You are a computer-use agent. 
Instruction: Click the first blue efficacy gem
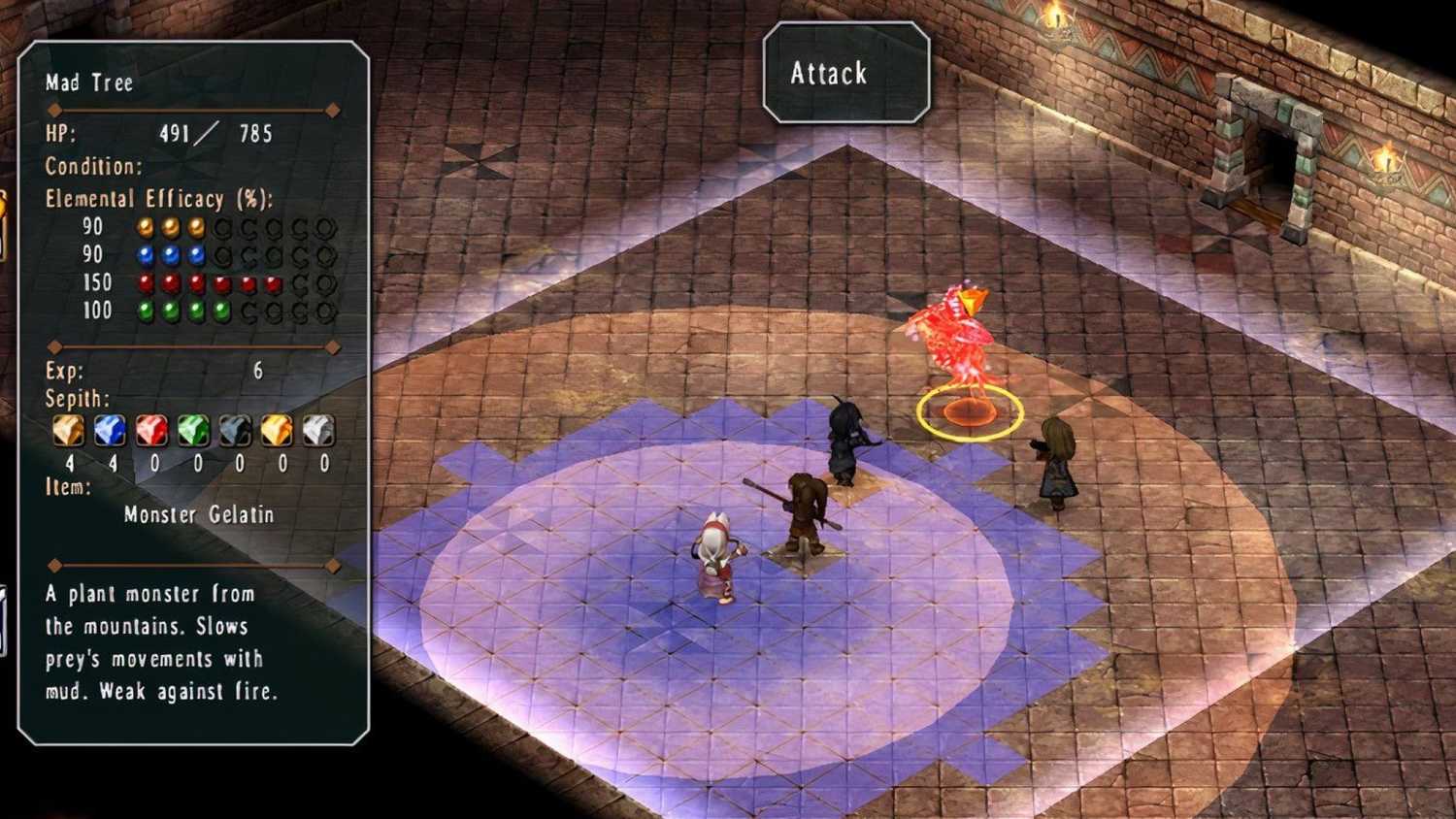pyautogui.click(x=145, y=255)
